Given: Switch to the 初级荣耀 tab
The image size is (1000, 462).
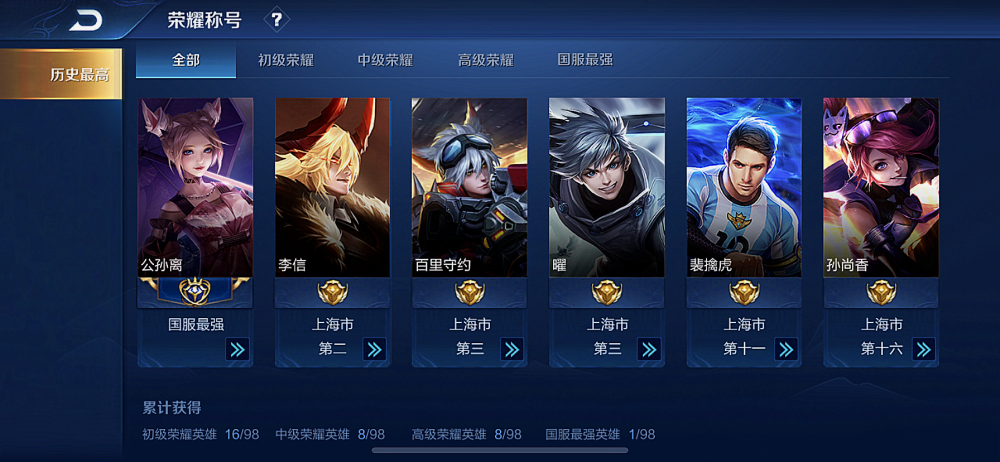Looking at the screenshot, I should click(x=286, y=60).
